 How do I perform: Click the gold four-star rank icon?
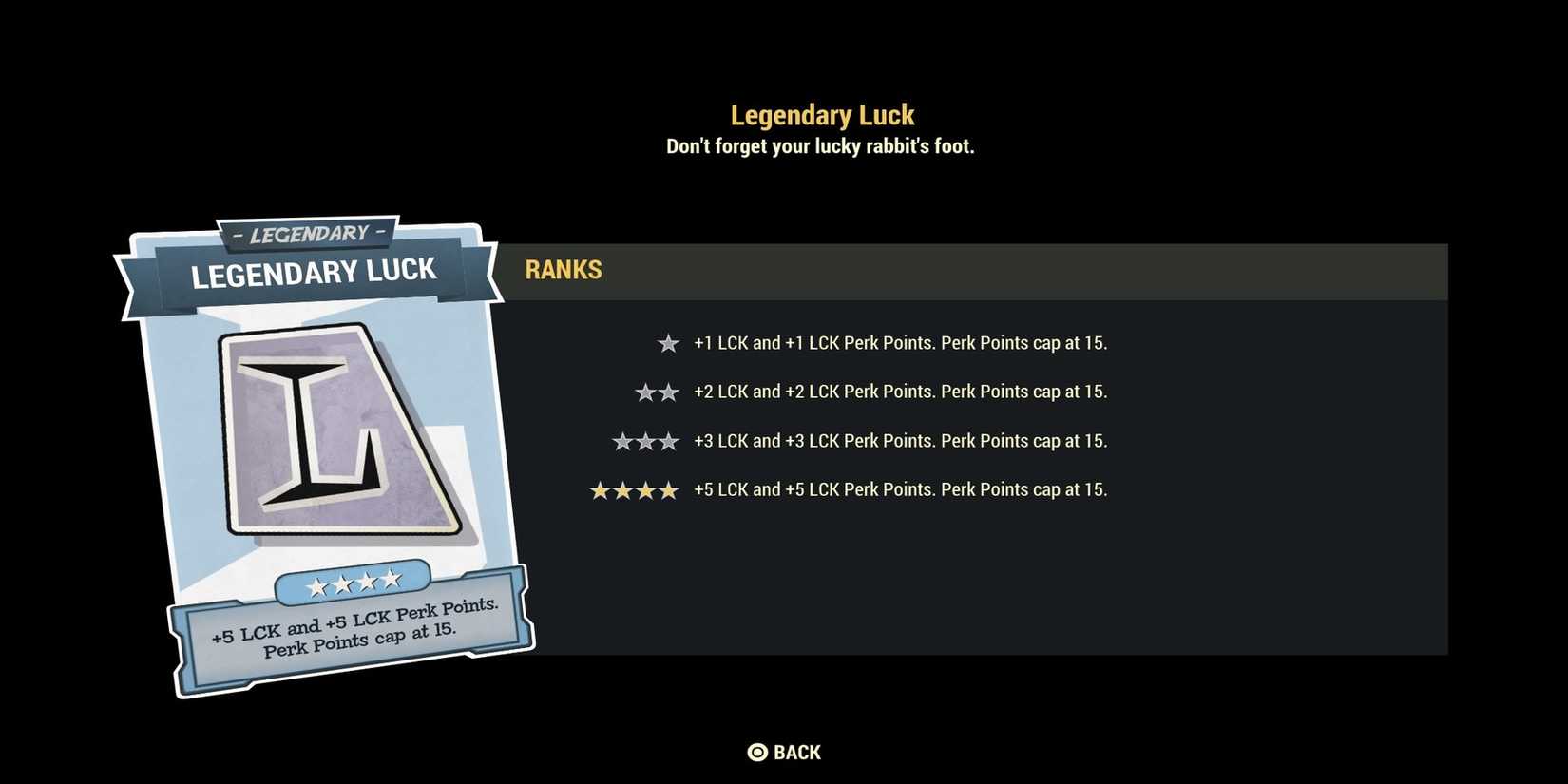(x=635, y=489)
